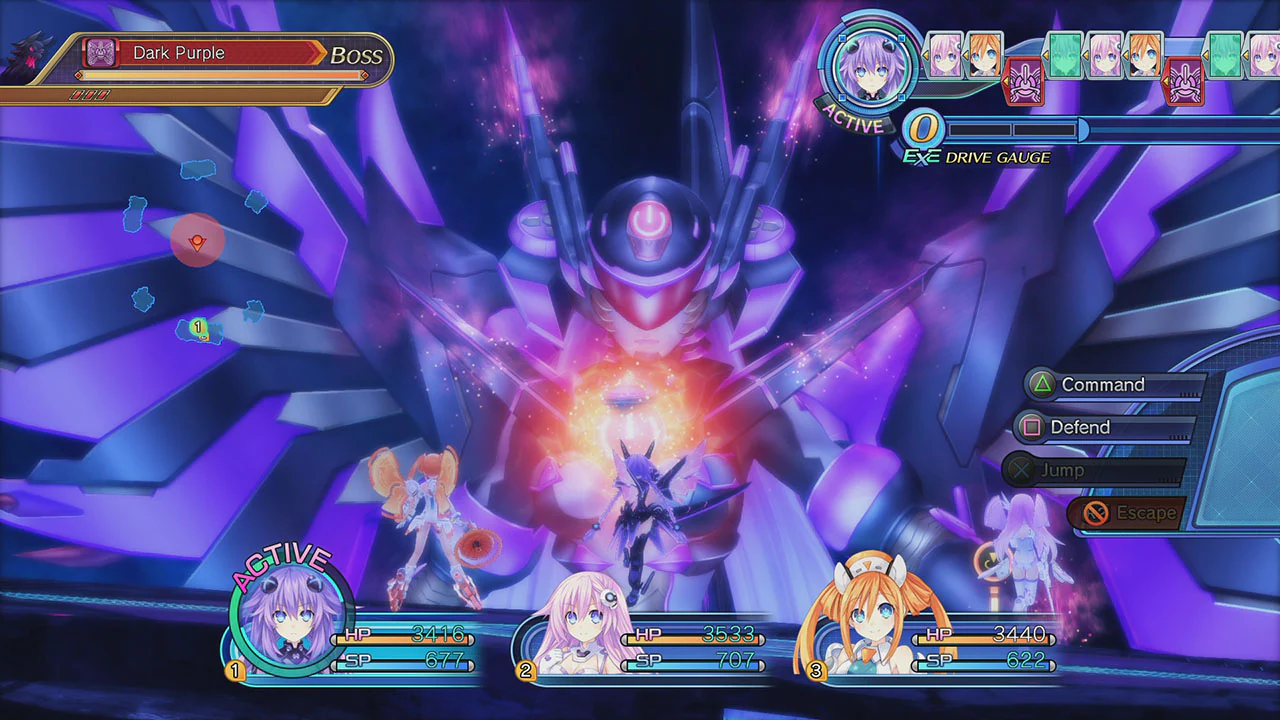Click the boss face icon on the Dark Purple bar
The image size is (1280, 720).
(x=98, y=53)
